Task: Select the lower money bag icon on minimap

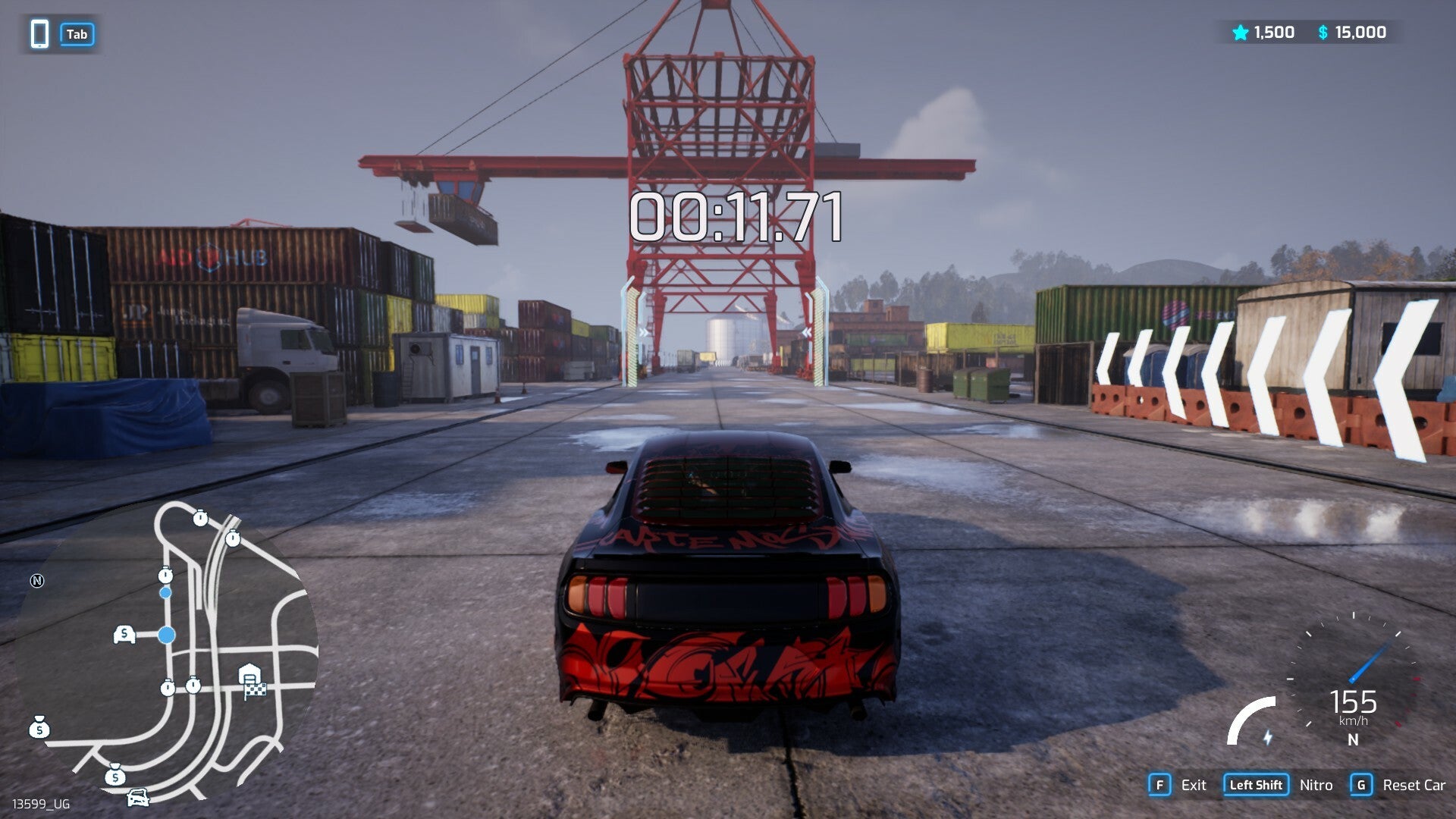Action: pyautogui.click(x=115, y=777)
